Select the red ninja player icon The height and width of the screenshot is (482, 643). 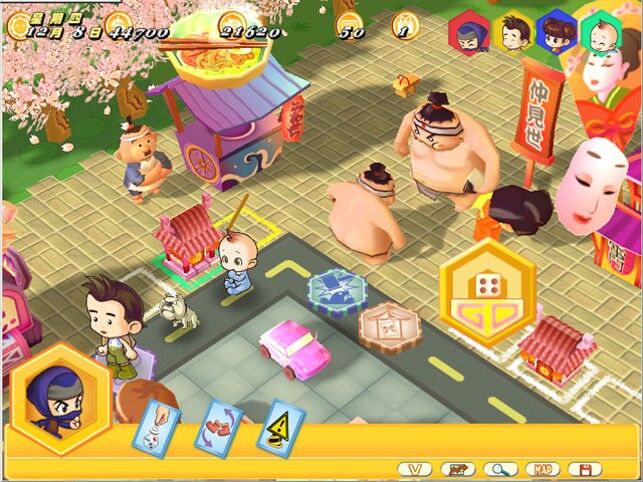coord(468,34)
